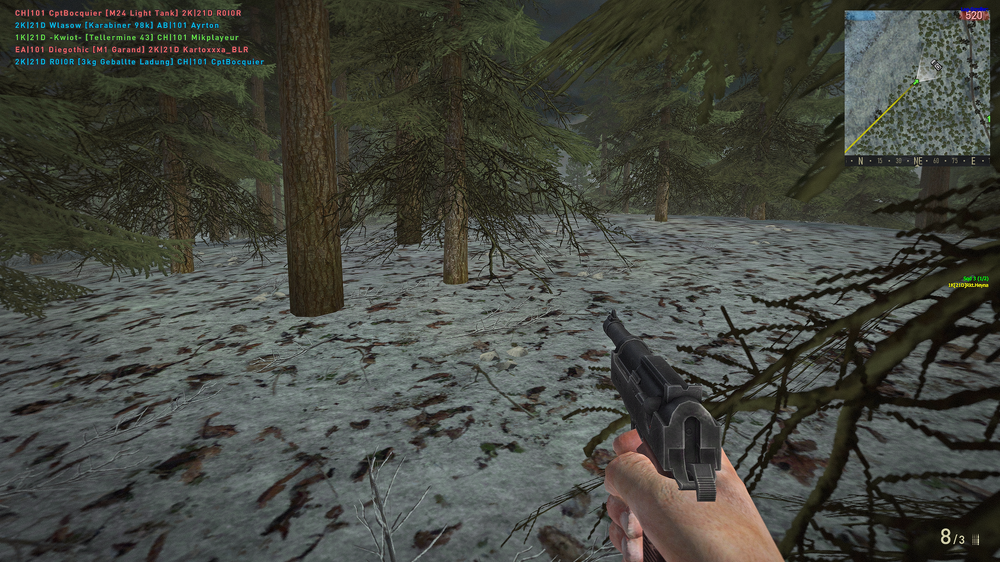Click the compass heading strip

(x=917, y=160)
